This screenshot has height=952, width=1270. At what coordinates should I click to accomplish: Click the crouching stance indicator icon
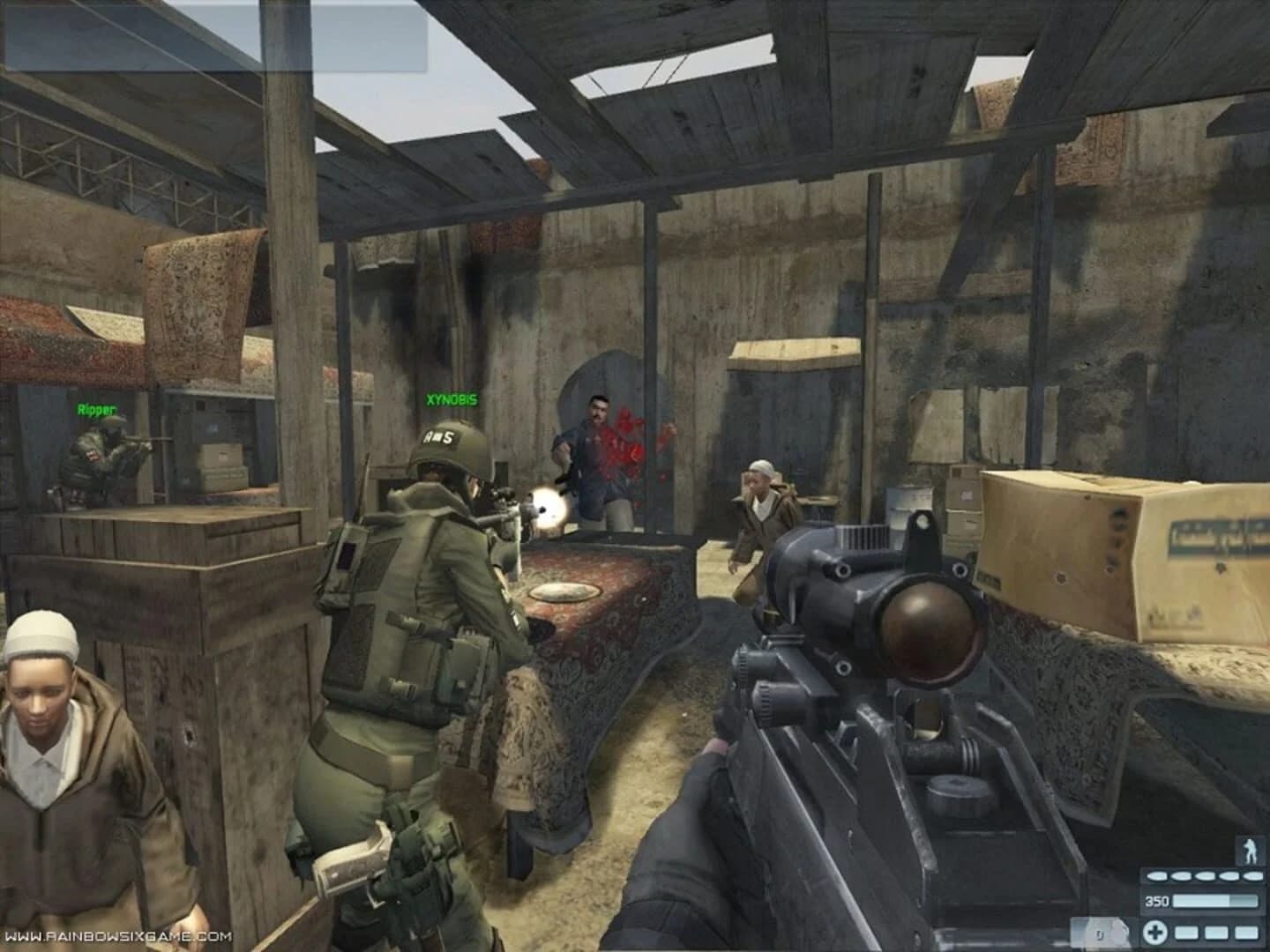coord(1250,849)
